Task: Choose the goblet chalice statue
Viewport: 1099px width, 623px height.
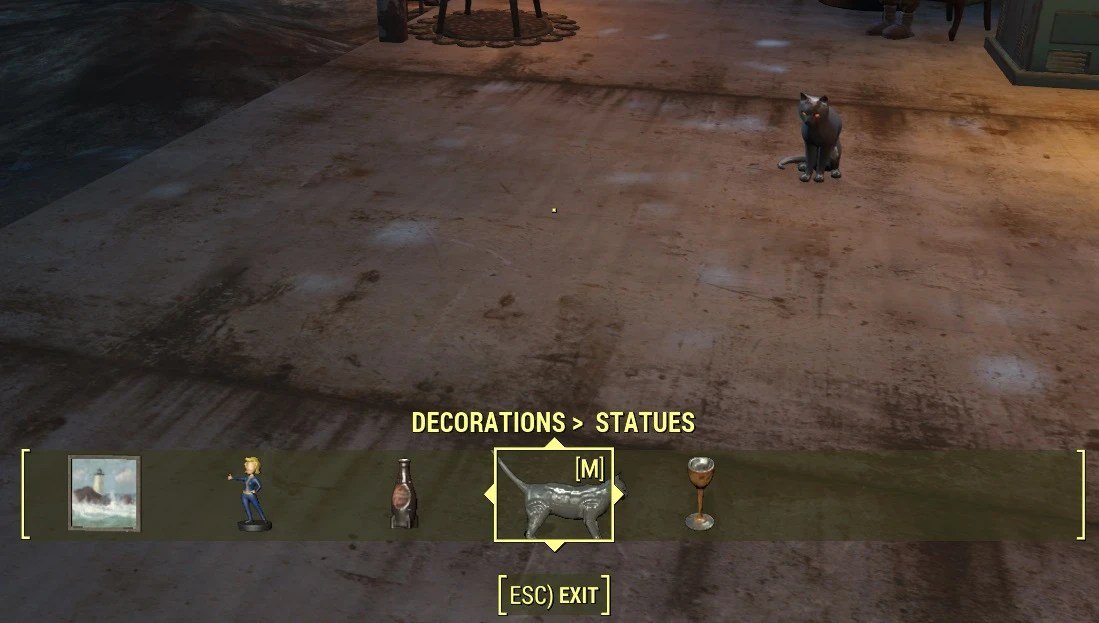Action: (x=700, y=493)
